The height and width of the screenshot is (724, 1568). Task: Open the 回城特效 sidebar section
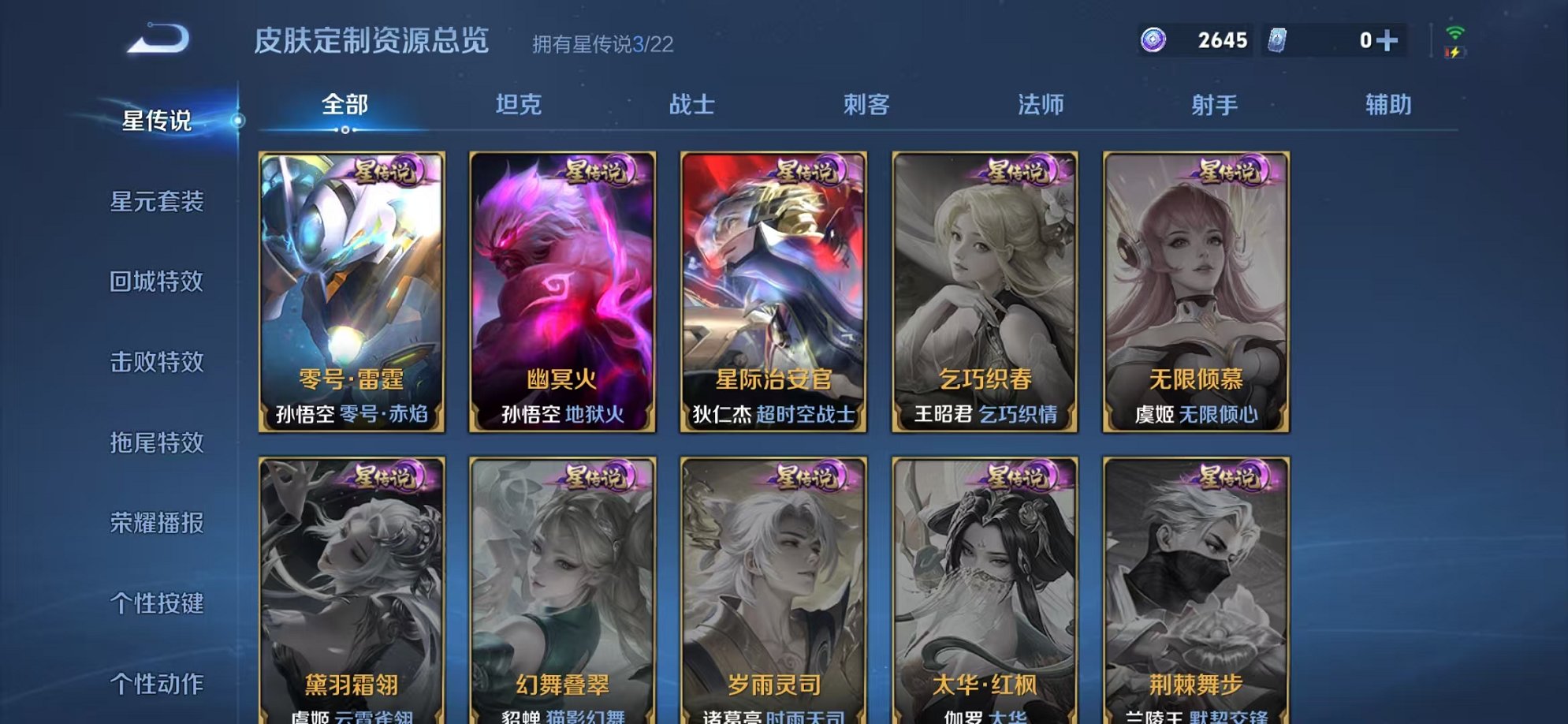click(x=156, y=282)
